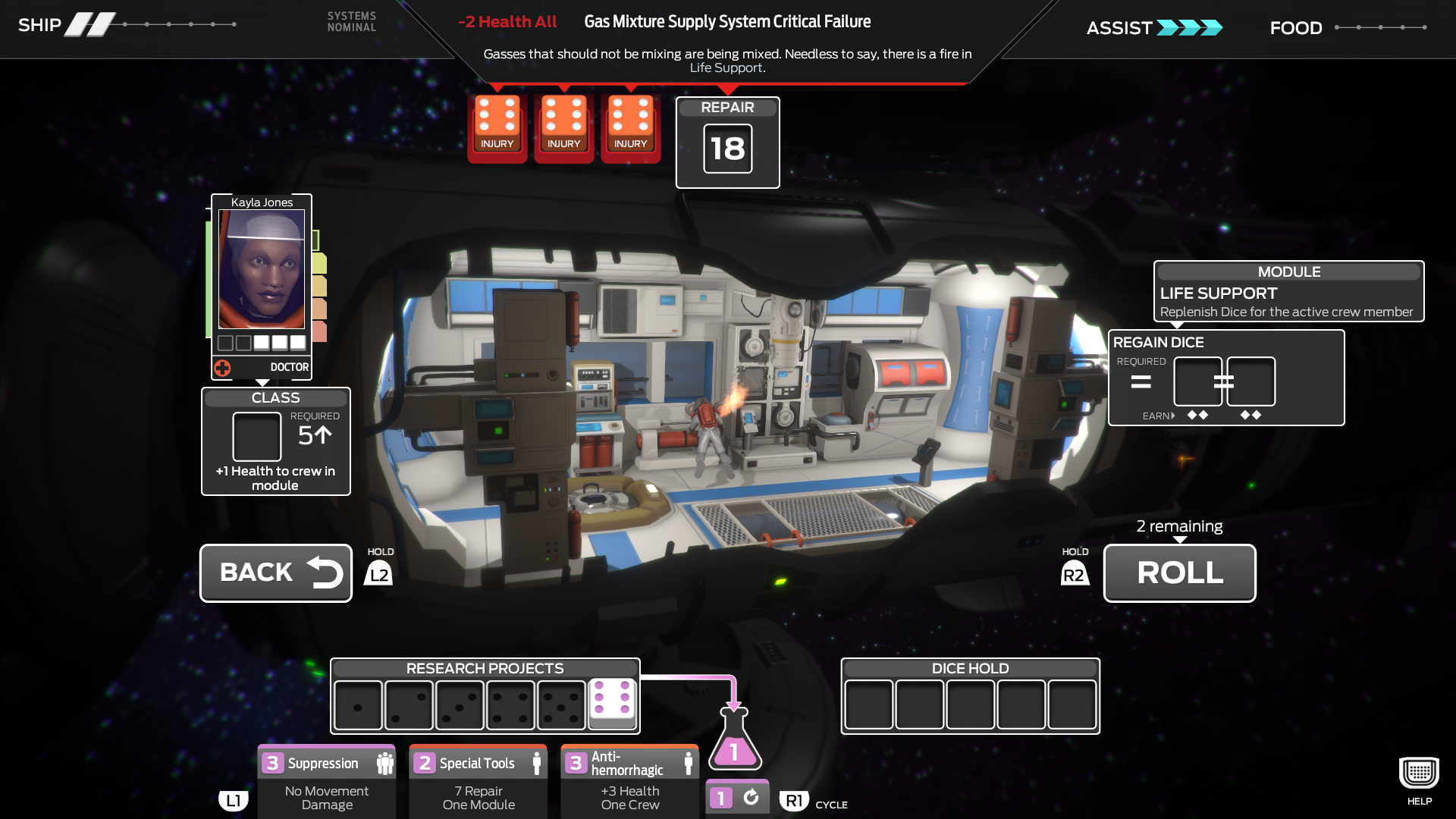This screenshot has height=819, width=1456.
Task: Click Kayla Jones's third stress checkbox
Action: click(260, 343)
